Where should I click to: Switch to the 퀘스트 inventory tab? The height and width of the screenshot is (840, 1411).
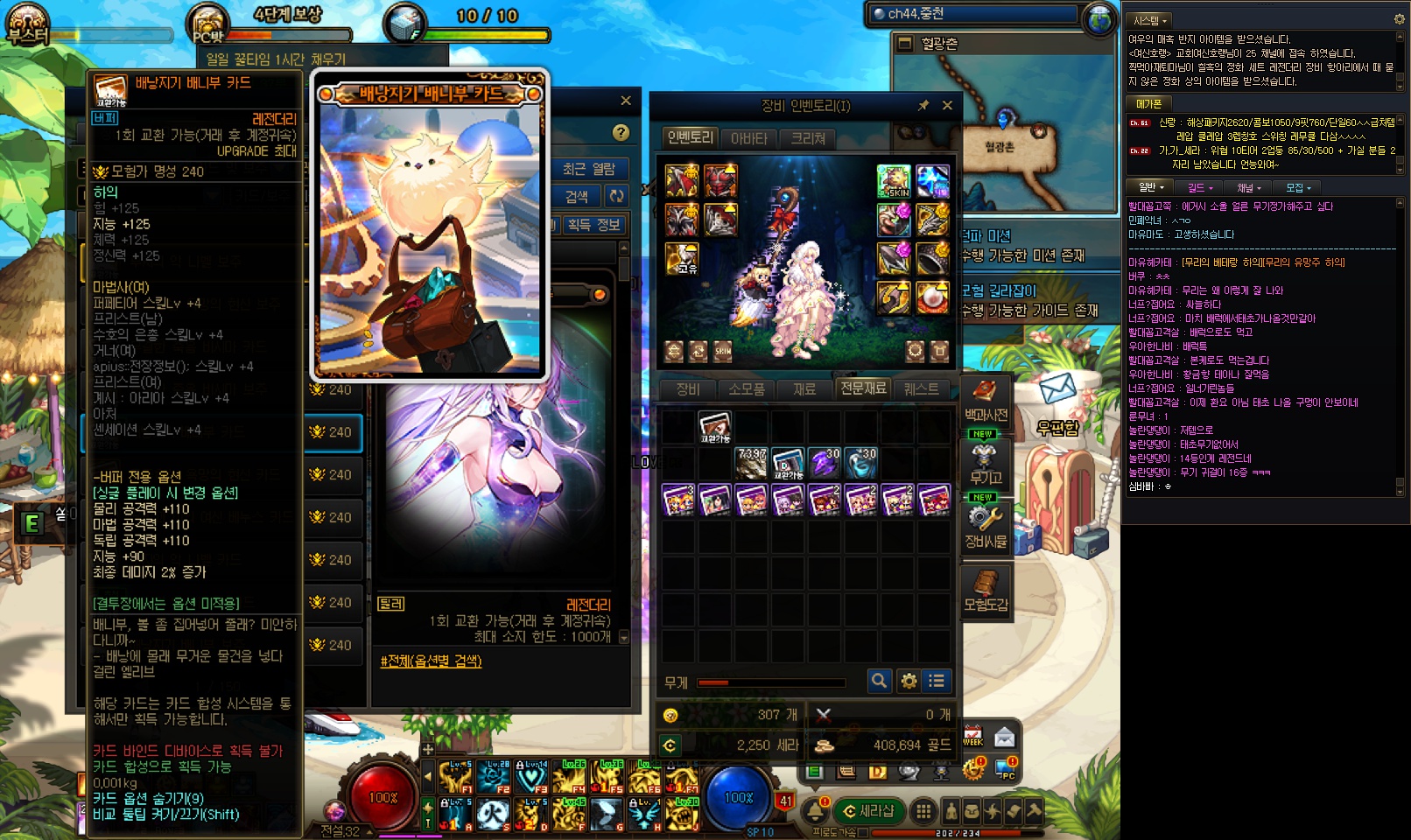[921, 389]
